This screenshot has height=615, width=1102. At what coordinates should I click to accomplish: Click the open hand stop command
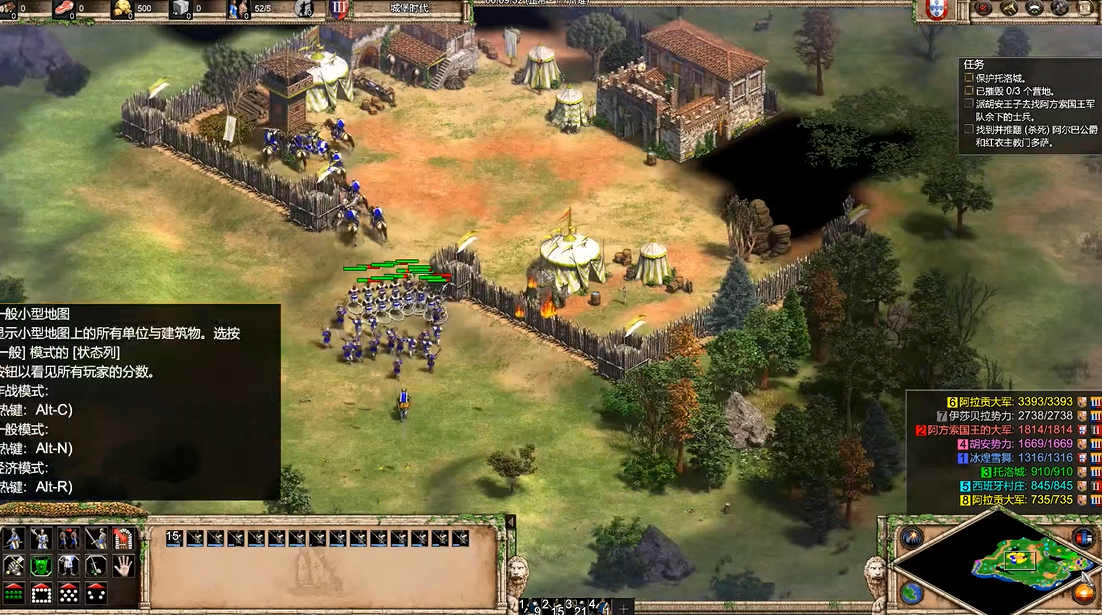(123, 566)
